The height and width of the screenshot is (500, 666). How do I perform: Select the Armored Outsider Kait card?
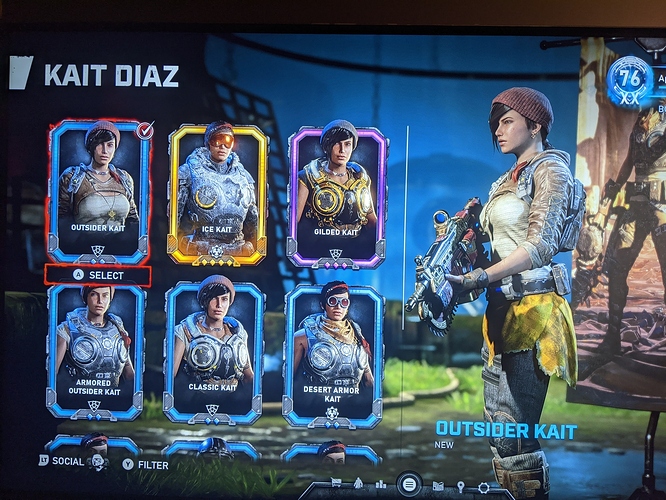(x=97, y=349)
